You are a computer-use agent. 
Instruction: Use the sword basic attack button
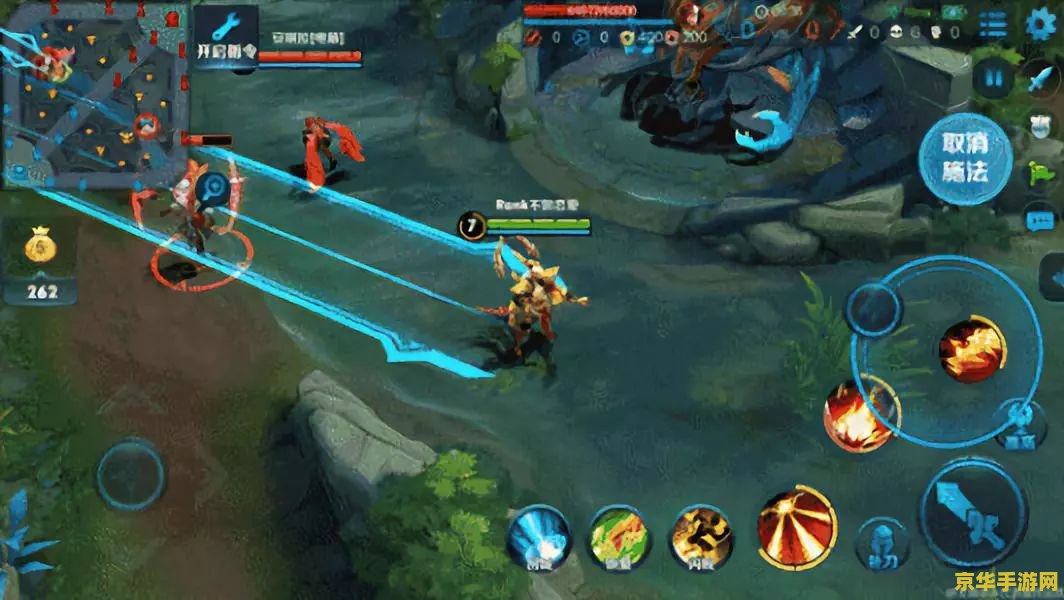pyautogui.click(x=972, y=514)
